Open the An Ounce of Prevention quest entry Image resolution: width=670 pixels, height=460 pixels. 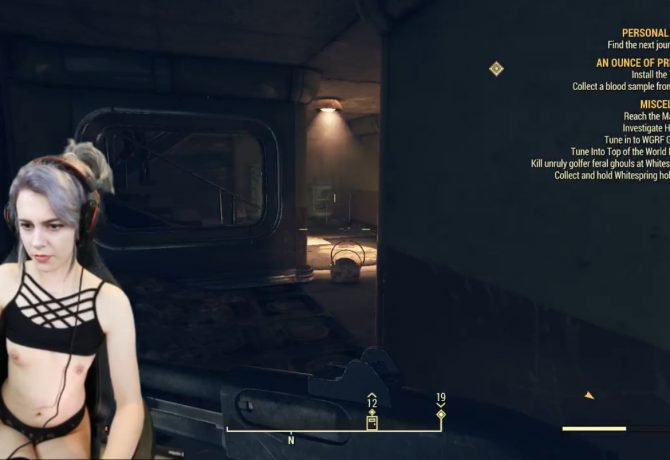pyautogui.click(x=632, y=62)
